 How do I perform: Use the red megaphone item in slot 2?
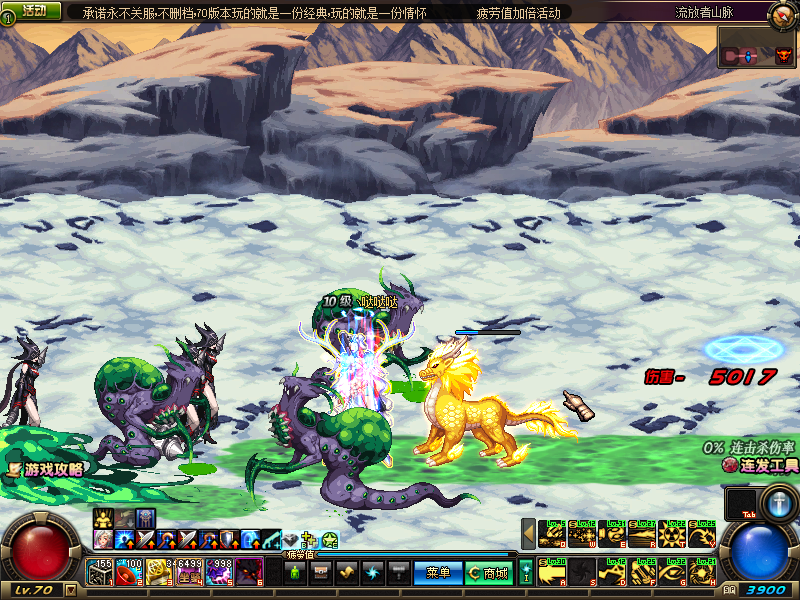[x=129, y=572]
